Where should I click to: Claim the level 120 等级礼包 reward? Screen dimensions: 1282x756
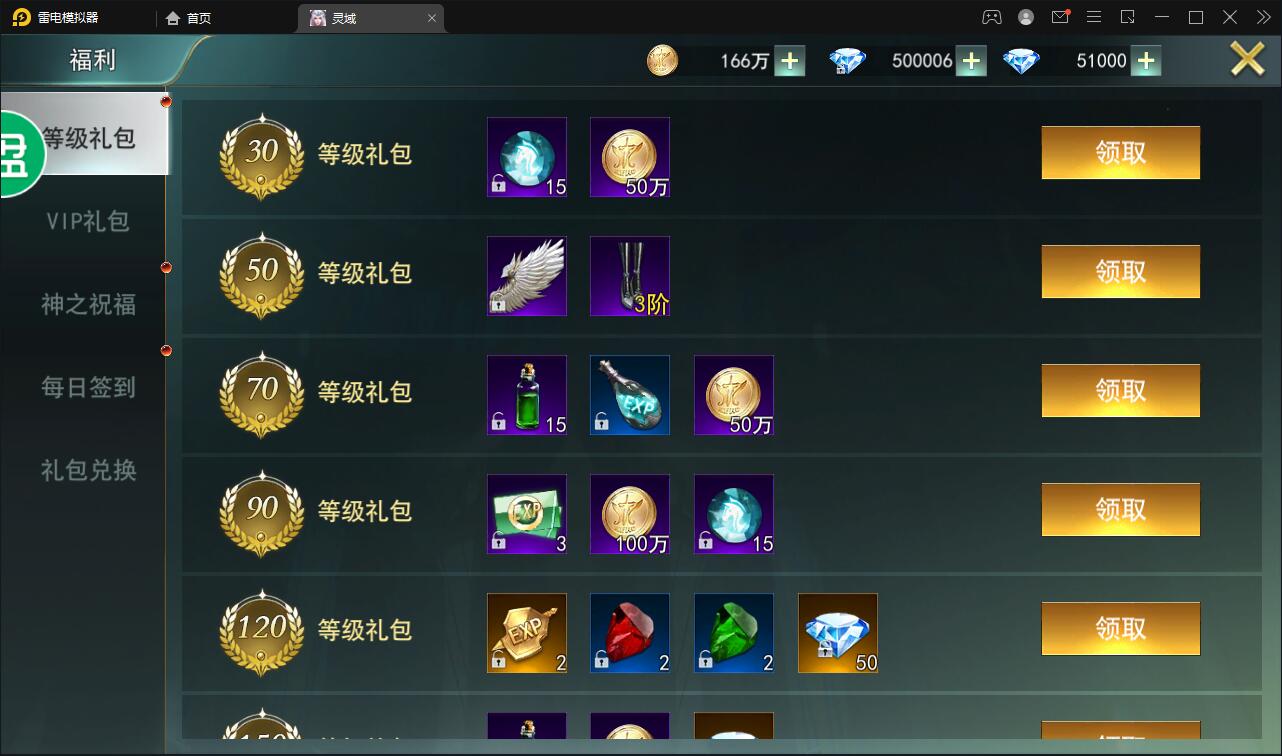[x=1120, y=628]
